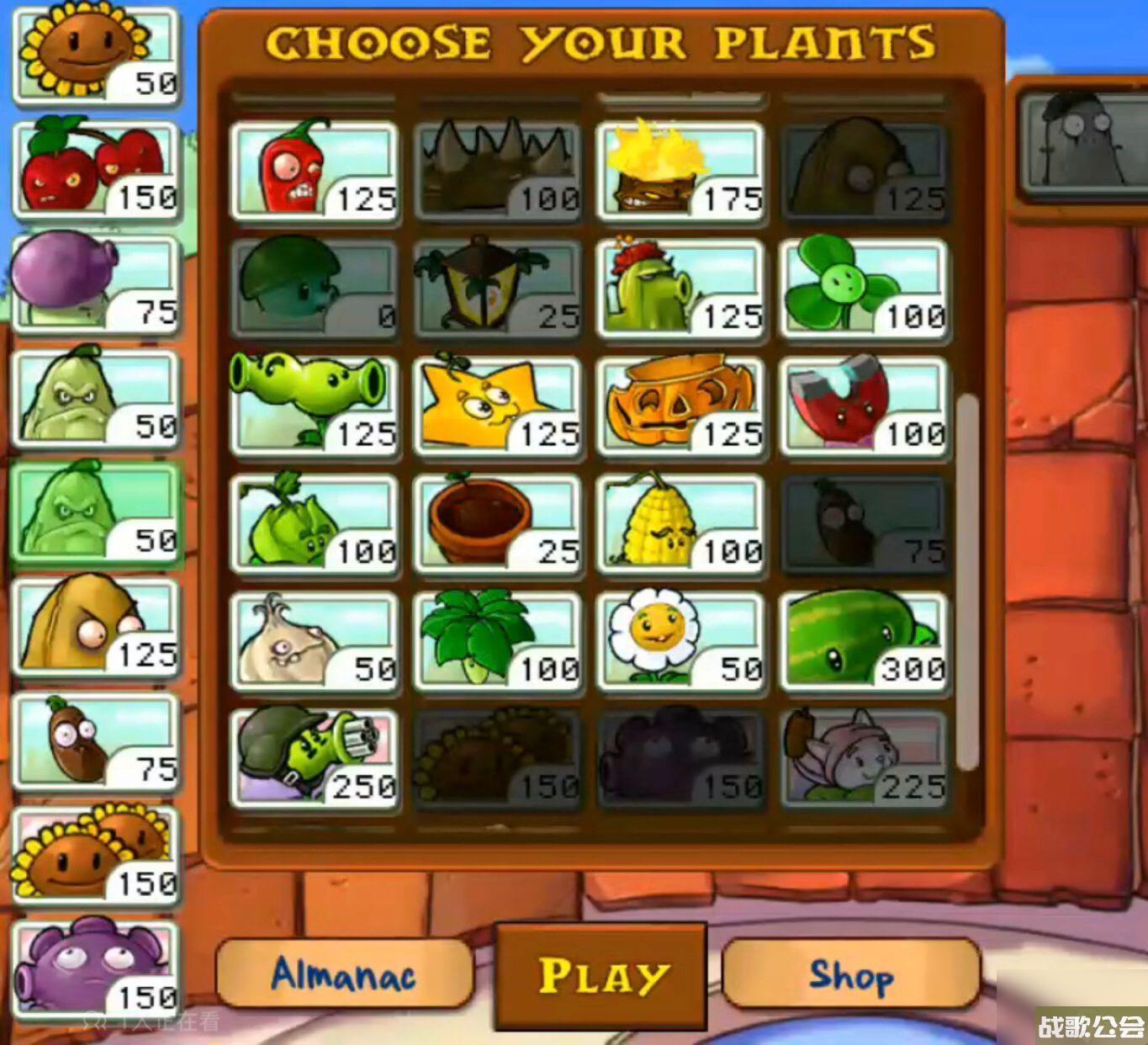This screenshot has height=1045, width=1148.
Task: Open the Almanac
Action: click(344, 973)
